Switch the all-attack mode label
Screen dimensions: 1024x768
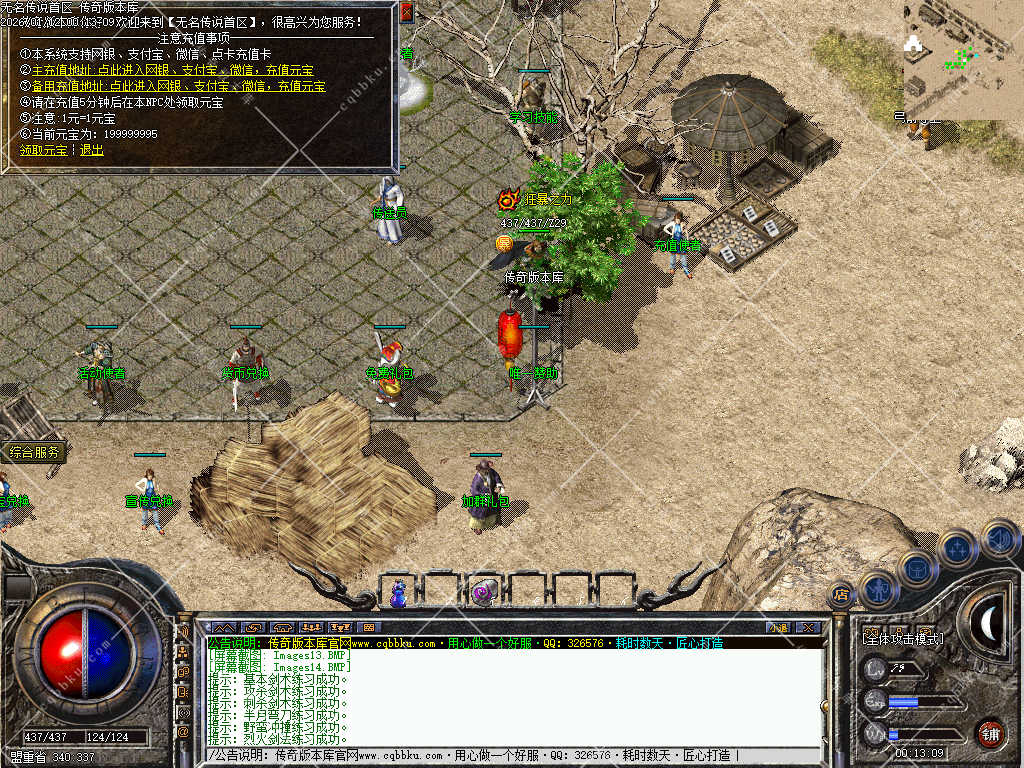pyautogui.click(x=903, y=637)
